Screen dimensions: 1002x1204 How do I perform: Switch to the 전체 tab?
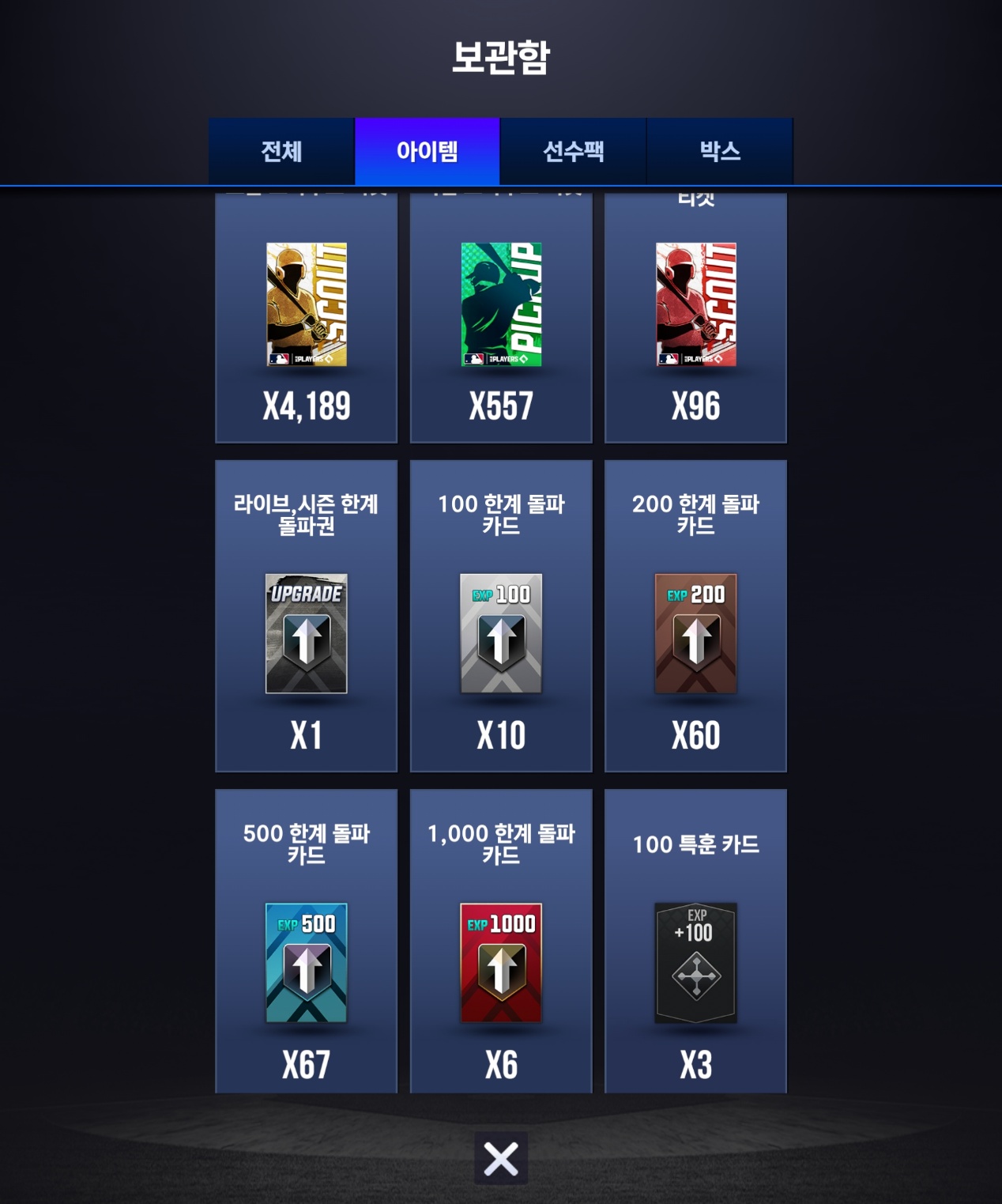coord(281,151)
